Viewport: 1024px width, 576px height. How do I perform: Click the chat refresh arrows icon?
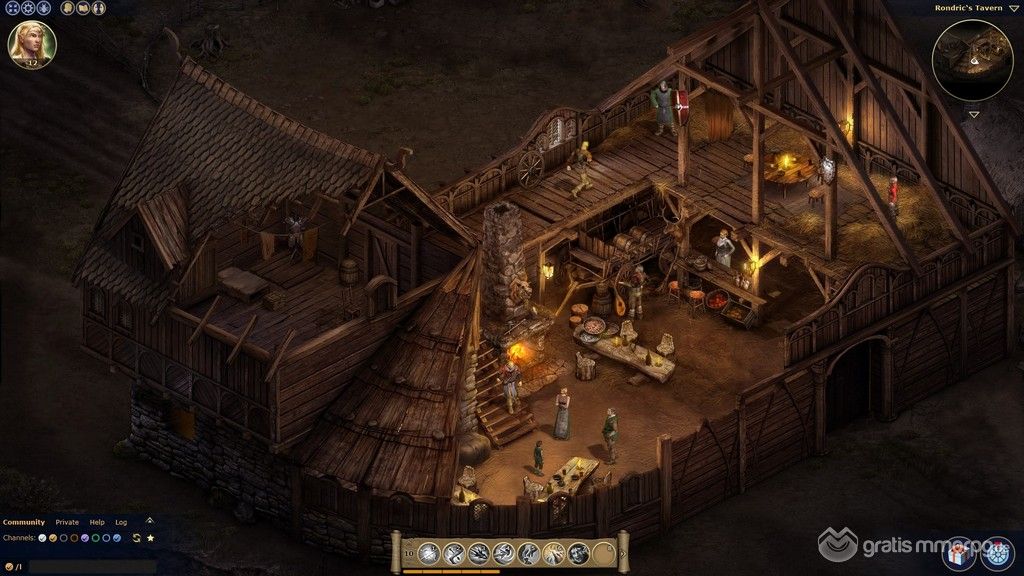coord(136,538)
